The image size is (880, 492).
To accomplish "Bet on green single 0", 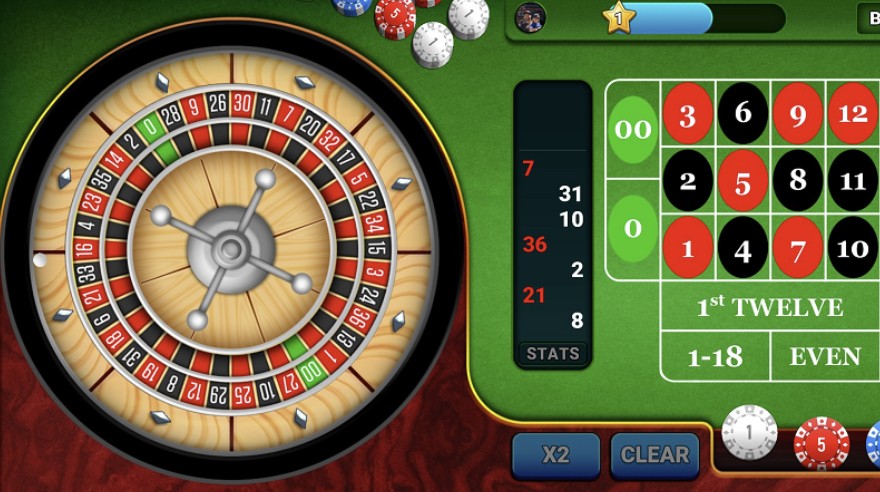I will click(633, 229).
